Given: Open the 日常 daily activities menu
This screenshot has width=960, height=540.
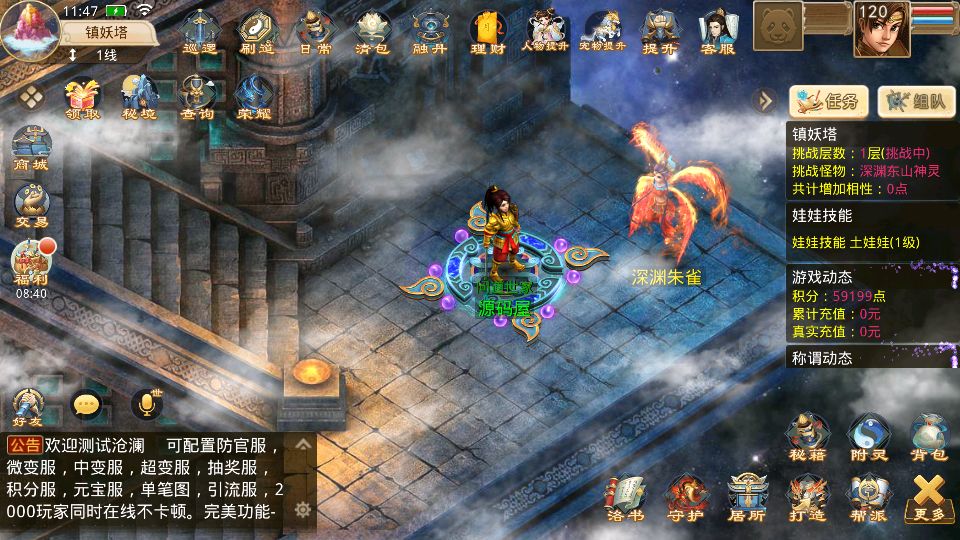Looking at the screenshot, I should coord(315,31).
